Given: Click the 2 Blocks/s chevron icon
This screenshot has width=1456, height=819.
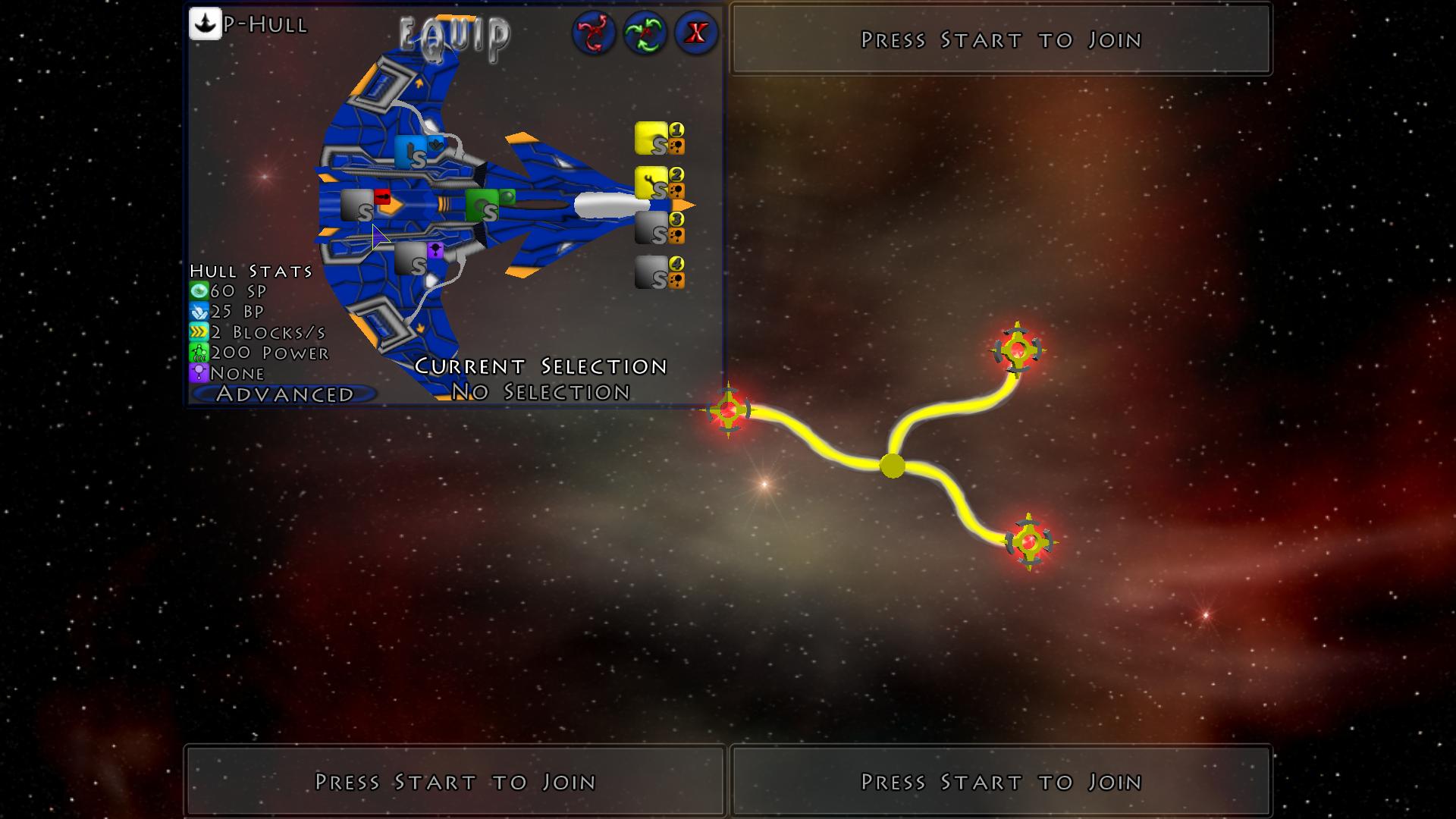Looking at the screenshot, I should (199, 331).
